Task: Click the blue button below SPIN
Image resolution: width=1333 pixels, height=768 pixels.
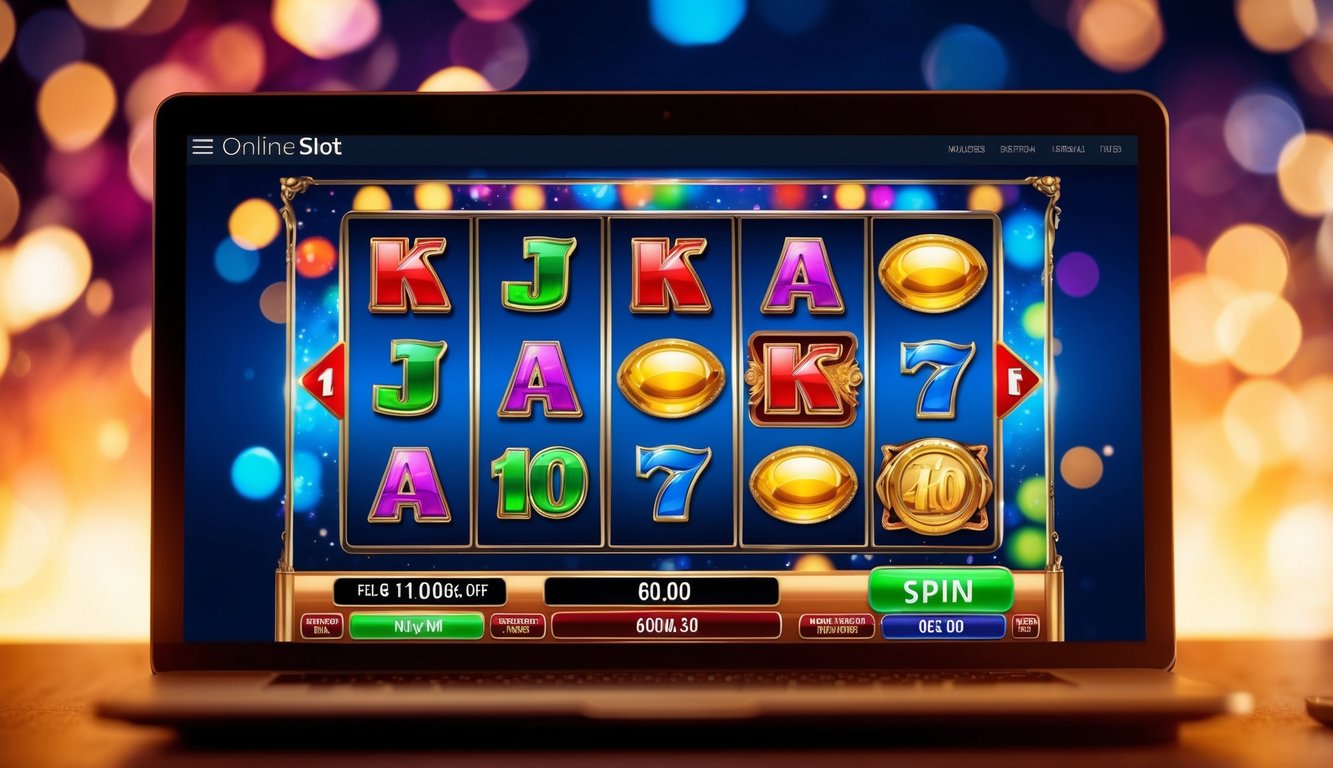Action: pos(943,626)
